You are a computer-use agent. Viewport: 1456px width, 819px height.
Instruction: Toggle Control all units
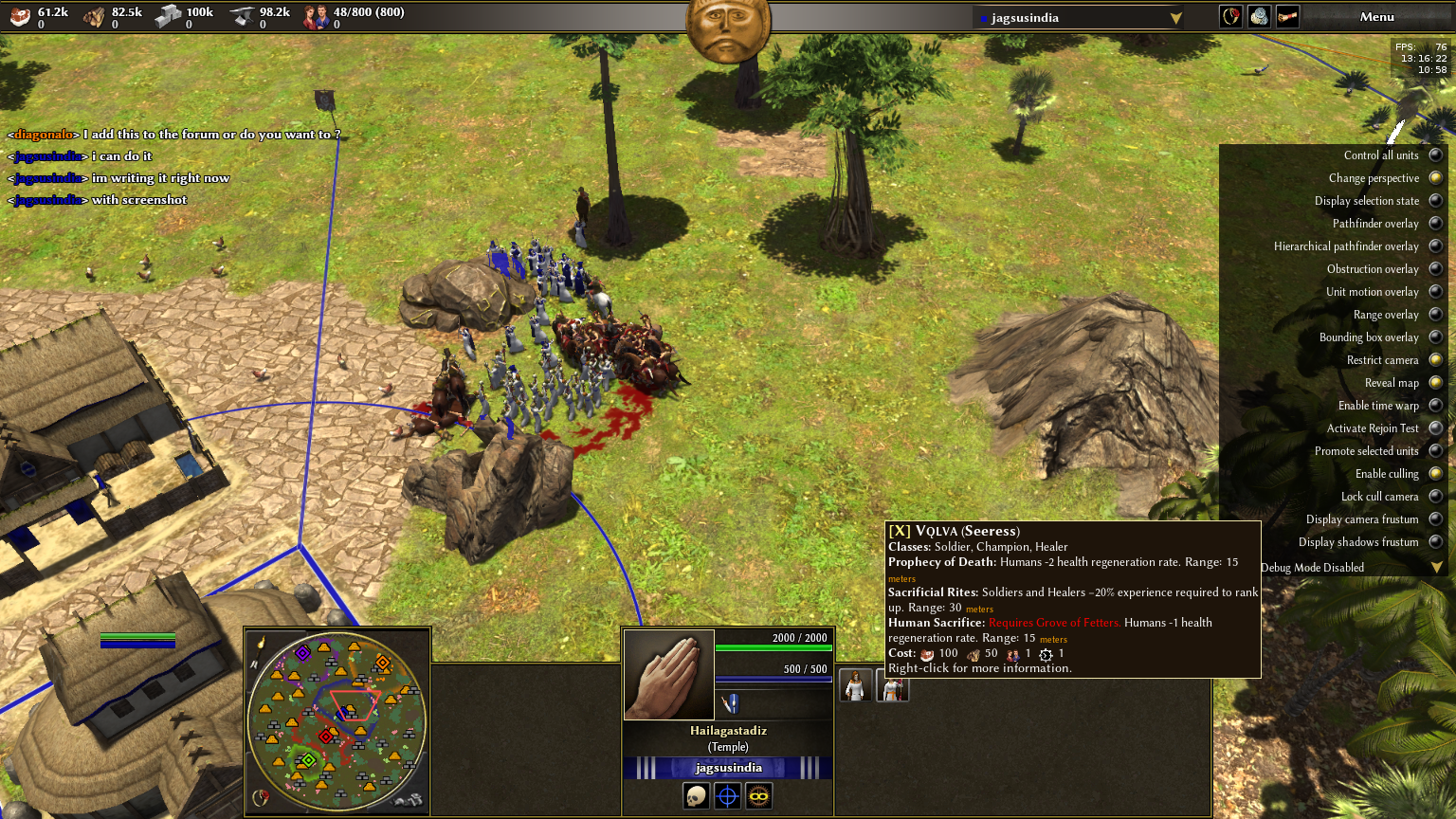(x=1435, y=155)
